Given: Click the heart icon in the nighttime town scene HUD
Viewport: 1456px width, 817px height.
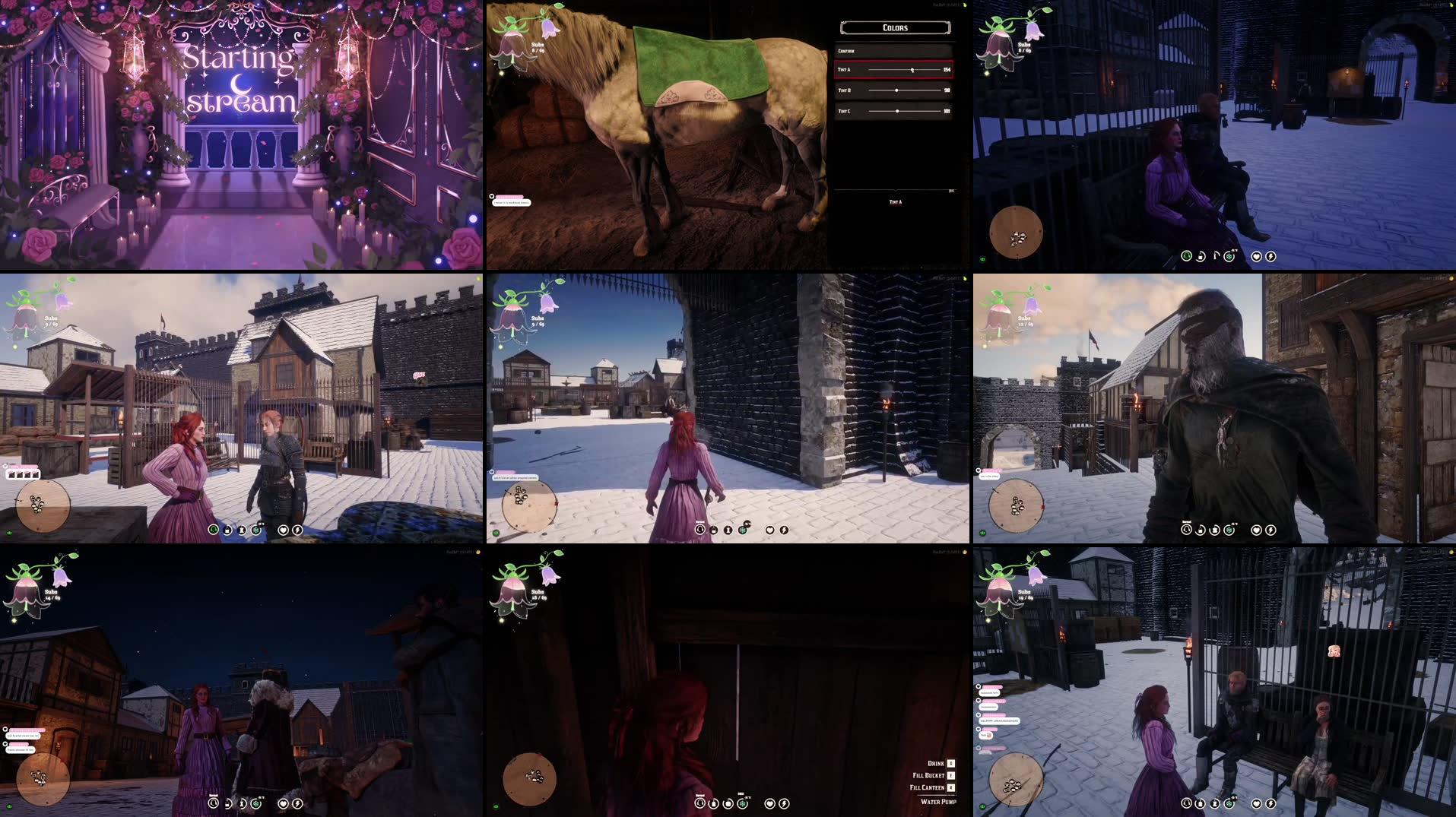Looking at the screenshot, I should click(284, 803).
